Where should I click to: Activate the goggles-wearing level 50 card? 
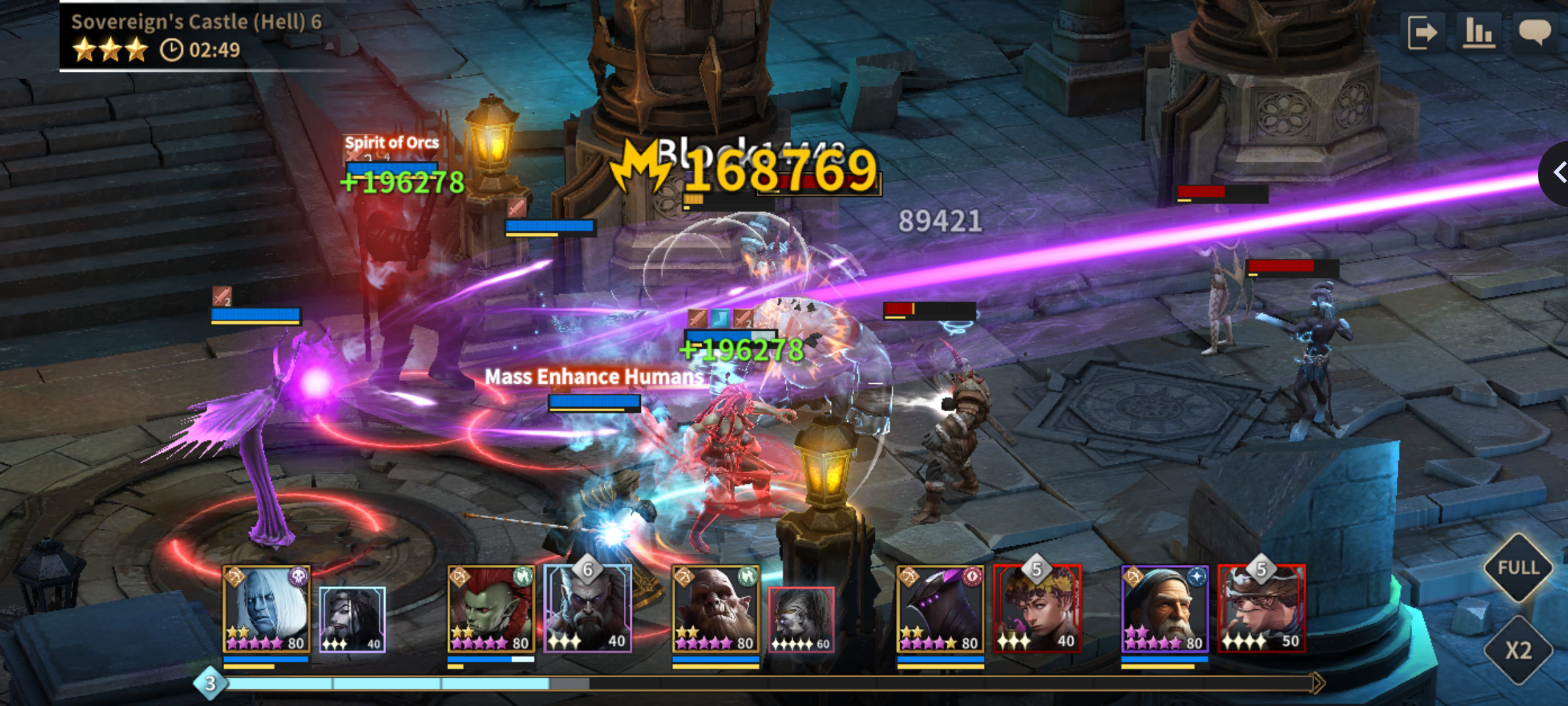1262,609
